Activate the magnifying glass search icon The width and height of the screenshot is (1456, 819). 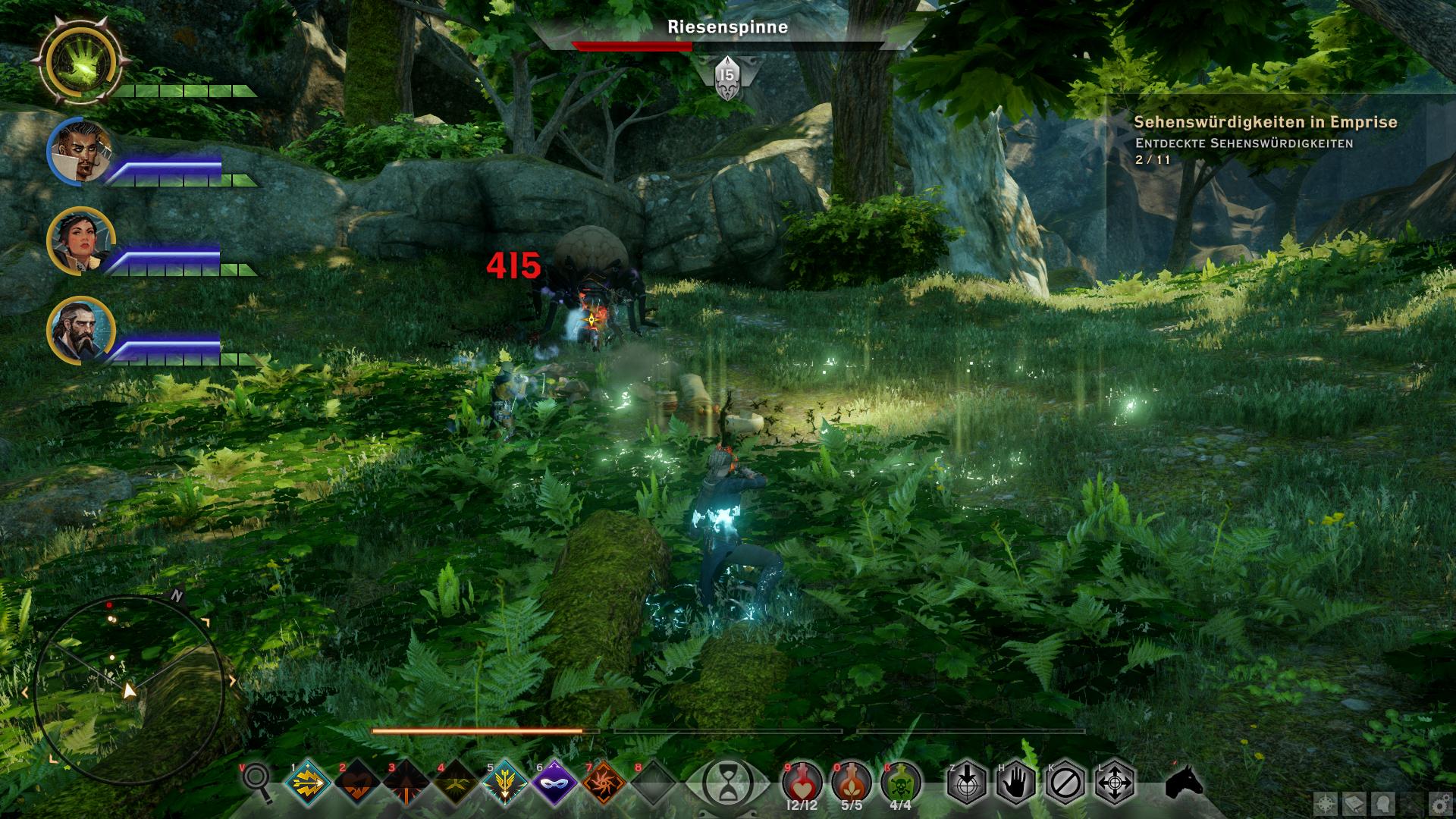pos(257,781)
